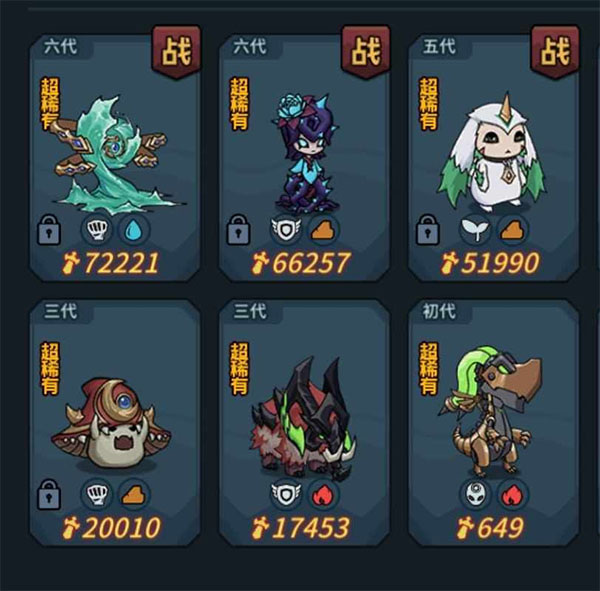
Task: Click the fire icon on the 649 card
Action: 513,494
